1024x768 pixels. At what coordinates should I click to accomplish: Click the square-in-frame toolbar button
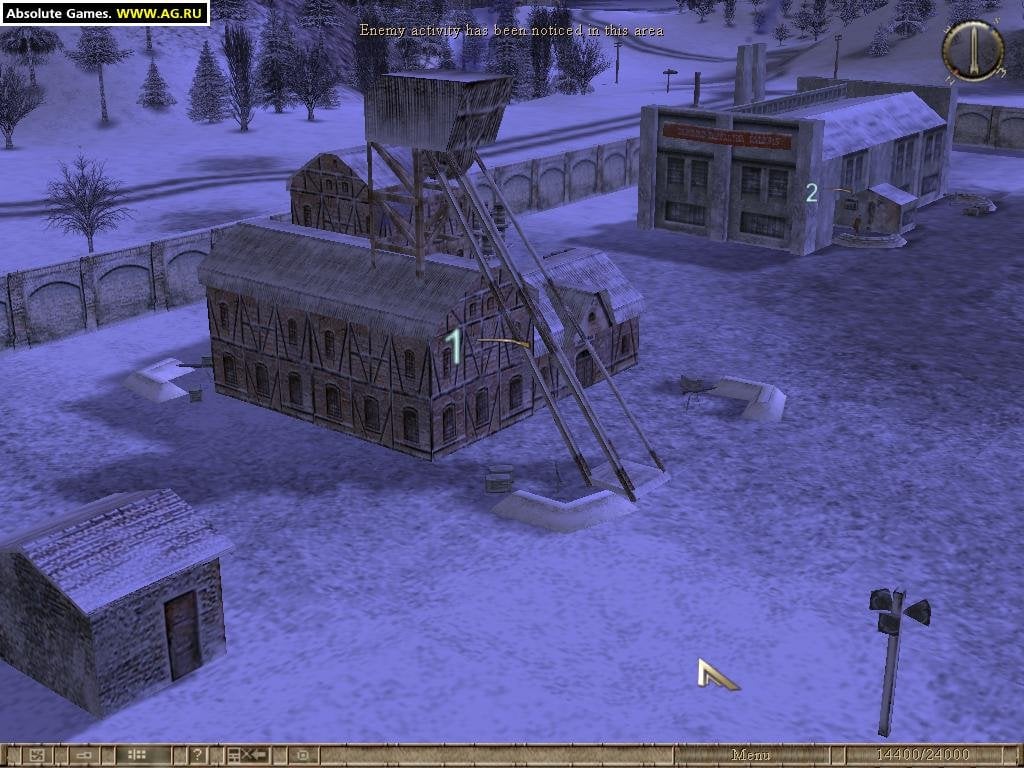pyautogui.click(x=302, y=755)
